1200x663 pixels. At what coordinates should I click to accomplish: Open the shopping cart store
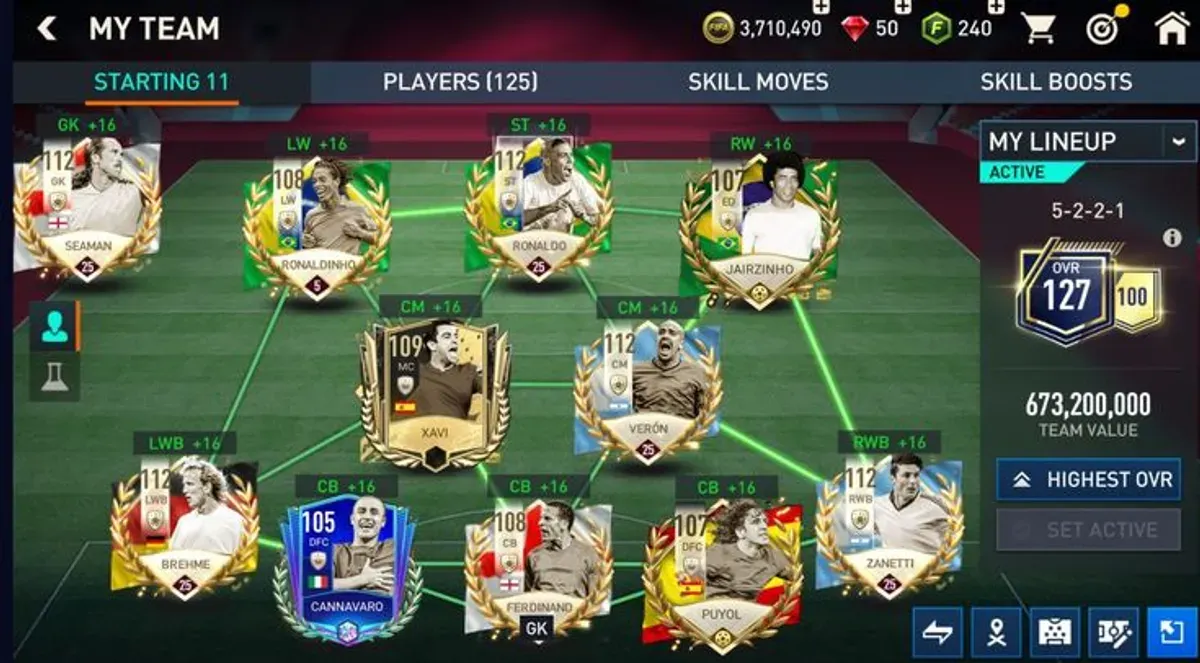[x=1039, y=28]
